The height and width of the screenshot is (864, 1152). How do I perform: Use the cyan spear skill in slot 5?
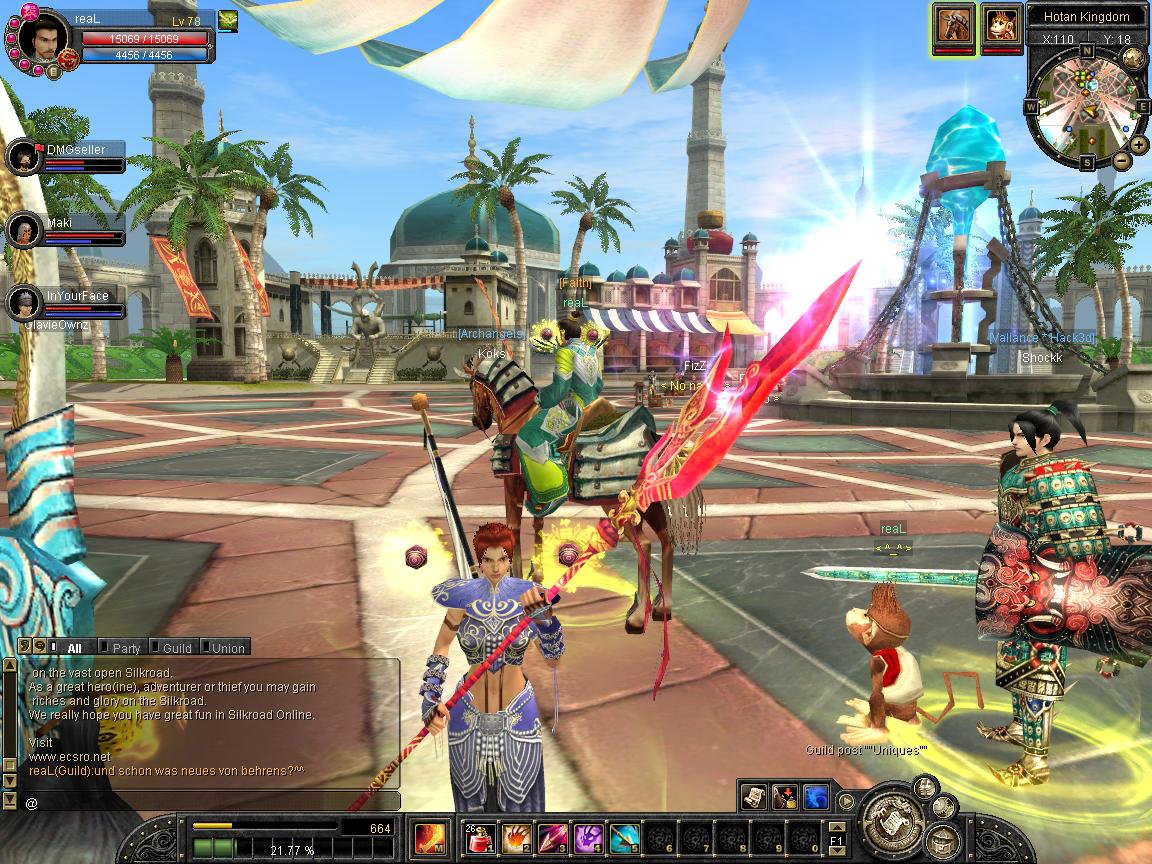point(623,836)
